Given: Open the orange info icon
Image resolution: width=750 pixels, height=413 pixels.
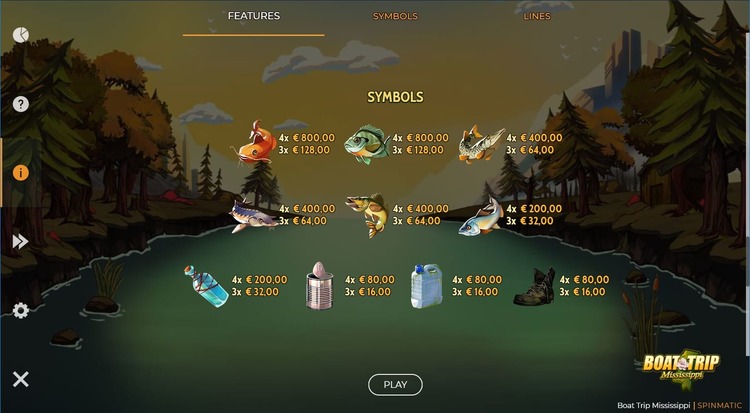Looking at the screenshot, I should (x=20, y=172).
